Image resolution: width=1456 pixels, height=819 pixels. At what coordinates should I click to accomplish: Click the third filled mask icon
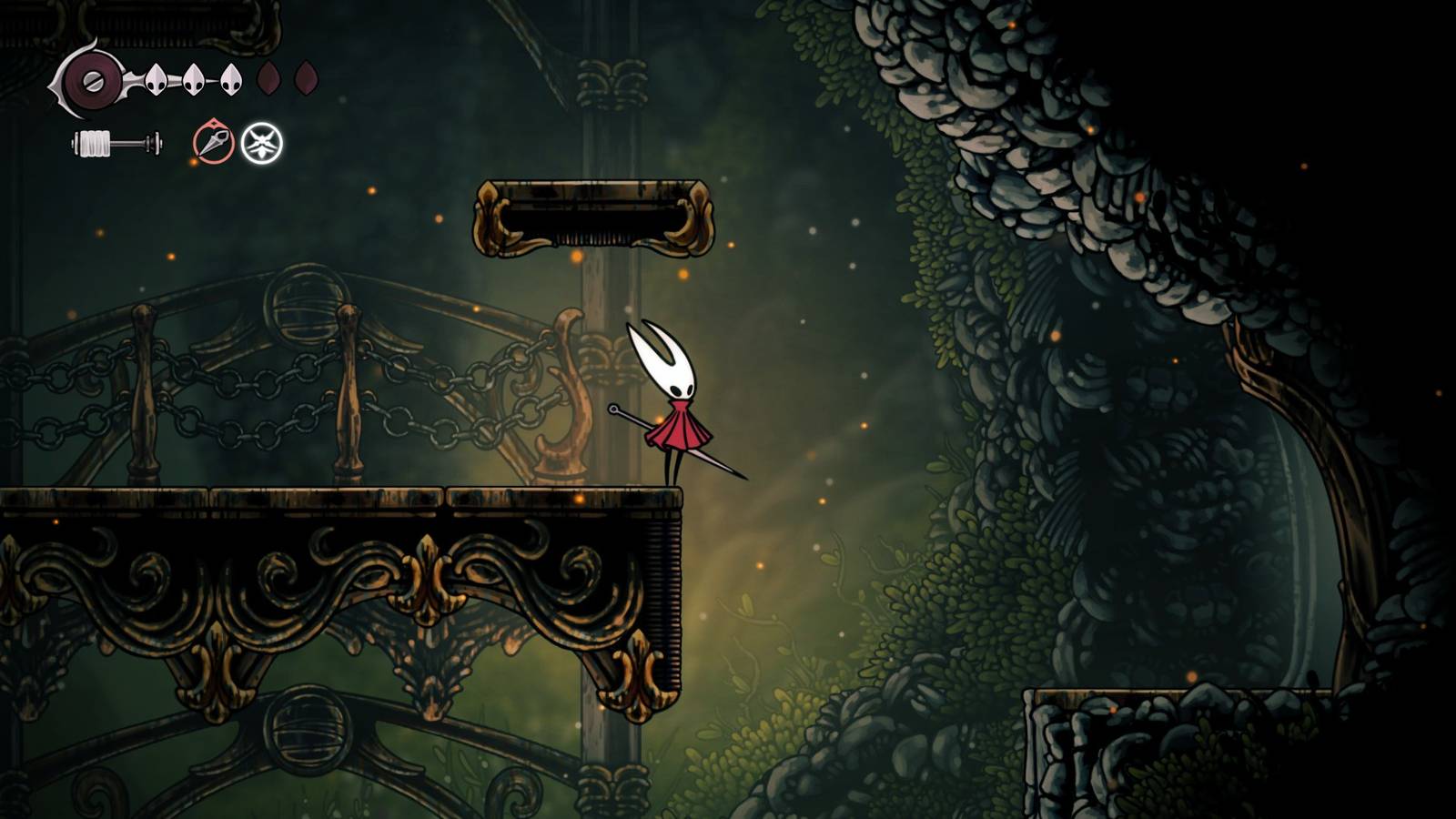(231, 82)
